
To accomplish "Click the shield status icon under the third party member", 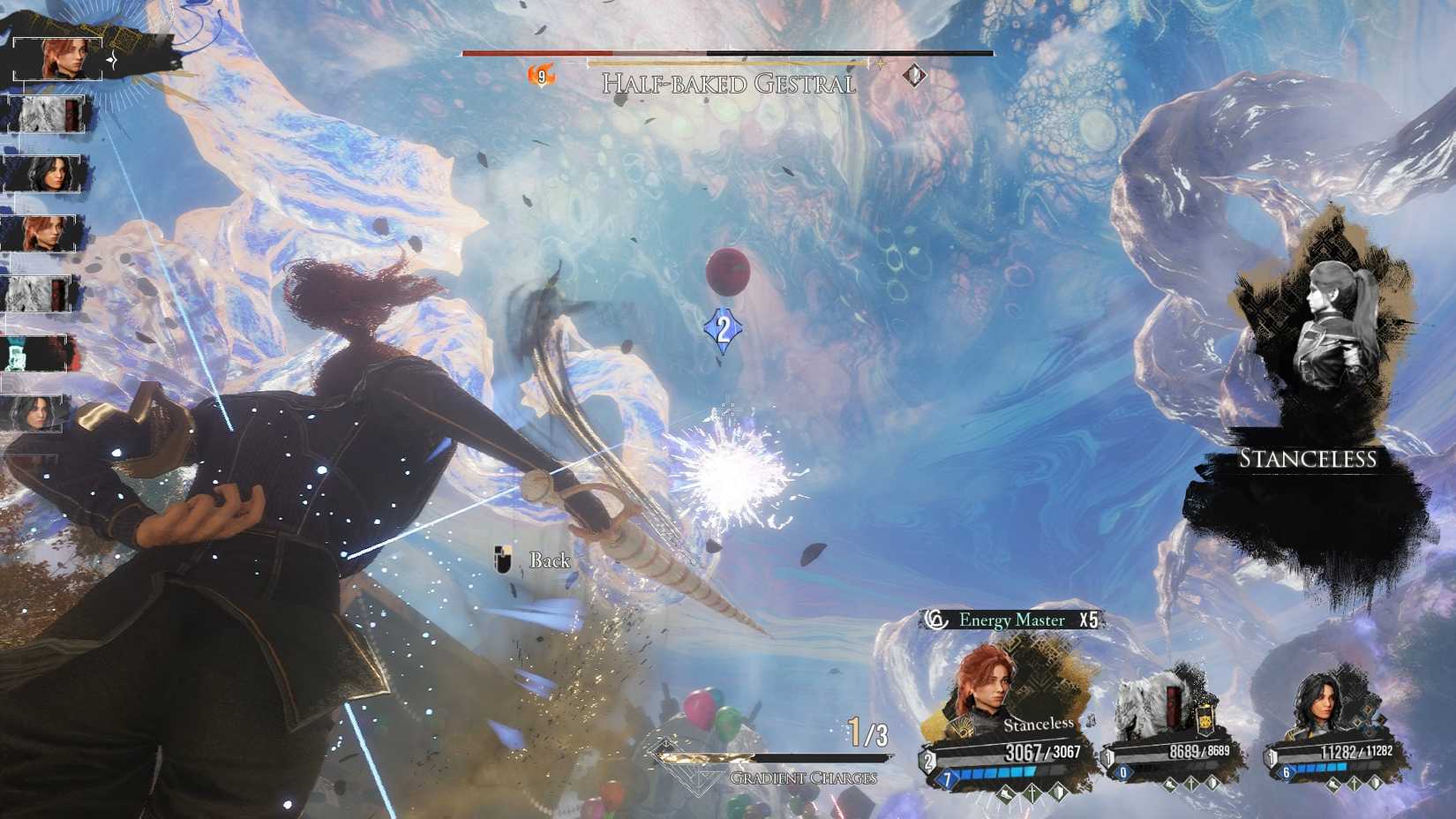I will click(1378, 784).
